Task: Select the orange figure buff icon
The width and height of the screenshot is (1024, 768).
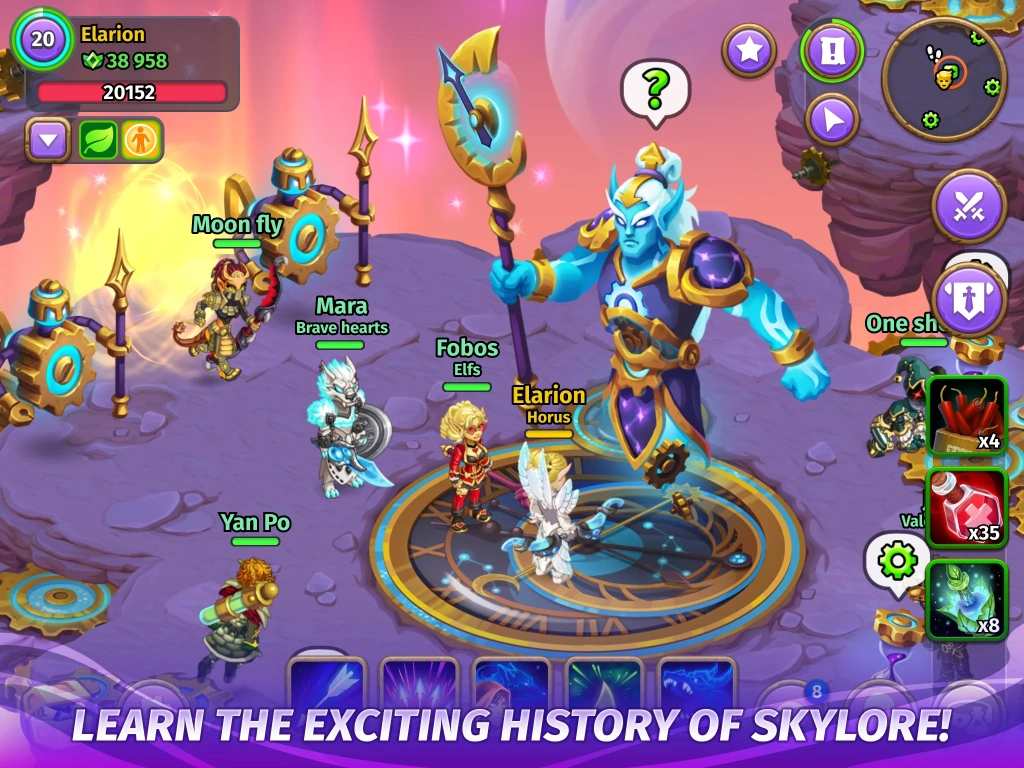Action: 141,140
